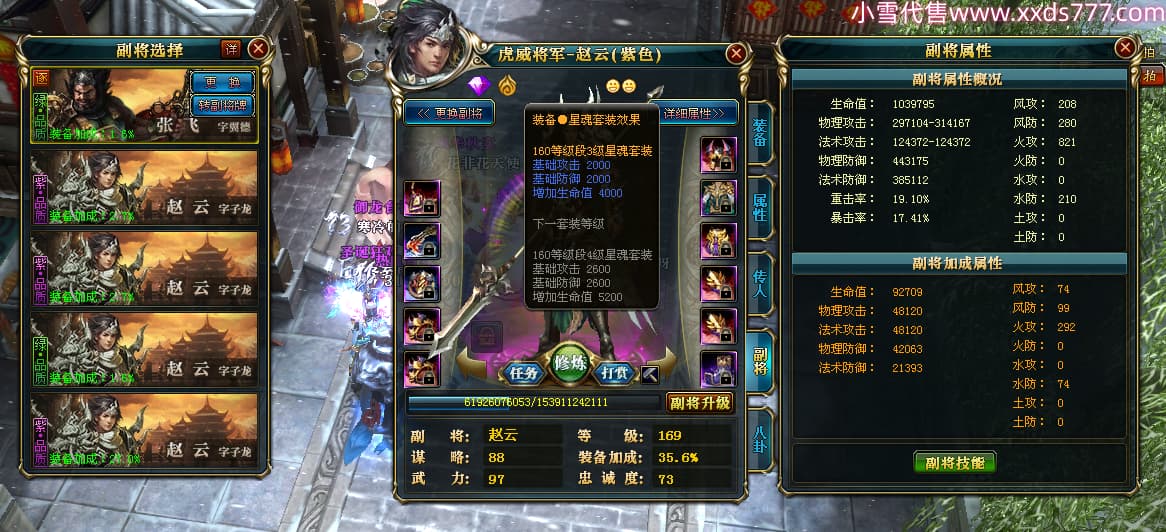Close the 虎威将军-赵云 window
The height and width of the screenshot is (532, 1166).
point(736,53)
